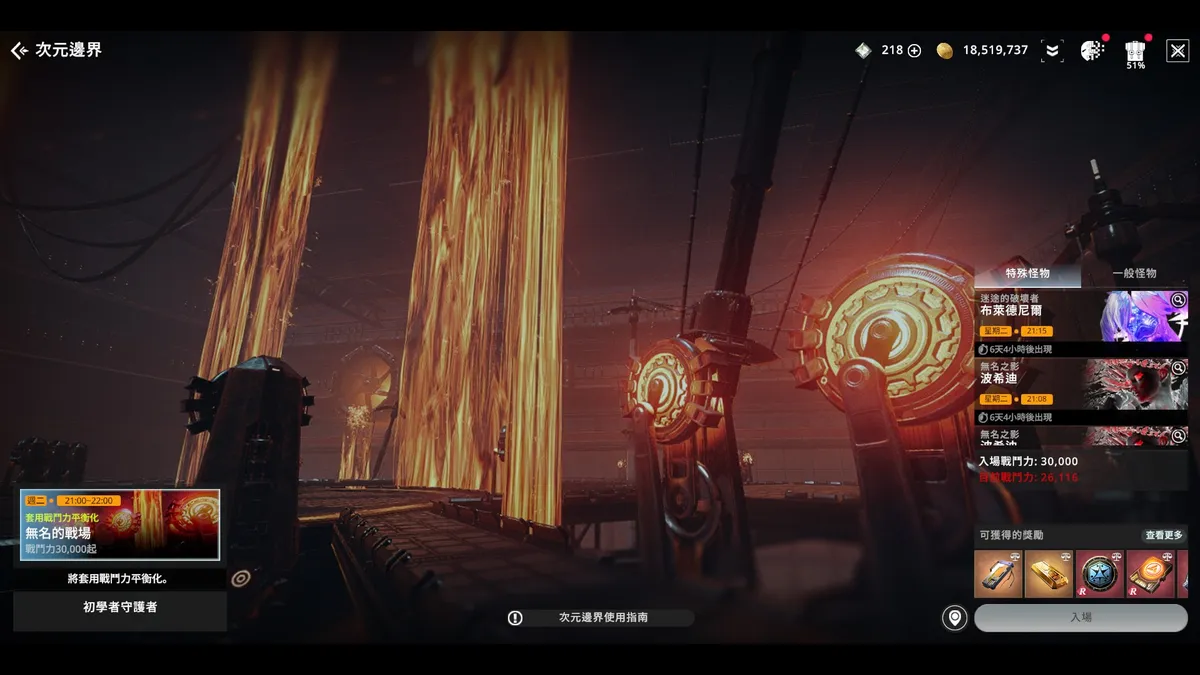This screenshot has height=675, width=1200.
Task: Select the blue star medal reward icon
Action: pyautogui.click(x=1099, y=574)
